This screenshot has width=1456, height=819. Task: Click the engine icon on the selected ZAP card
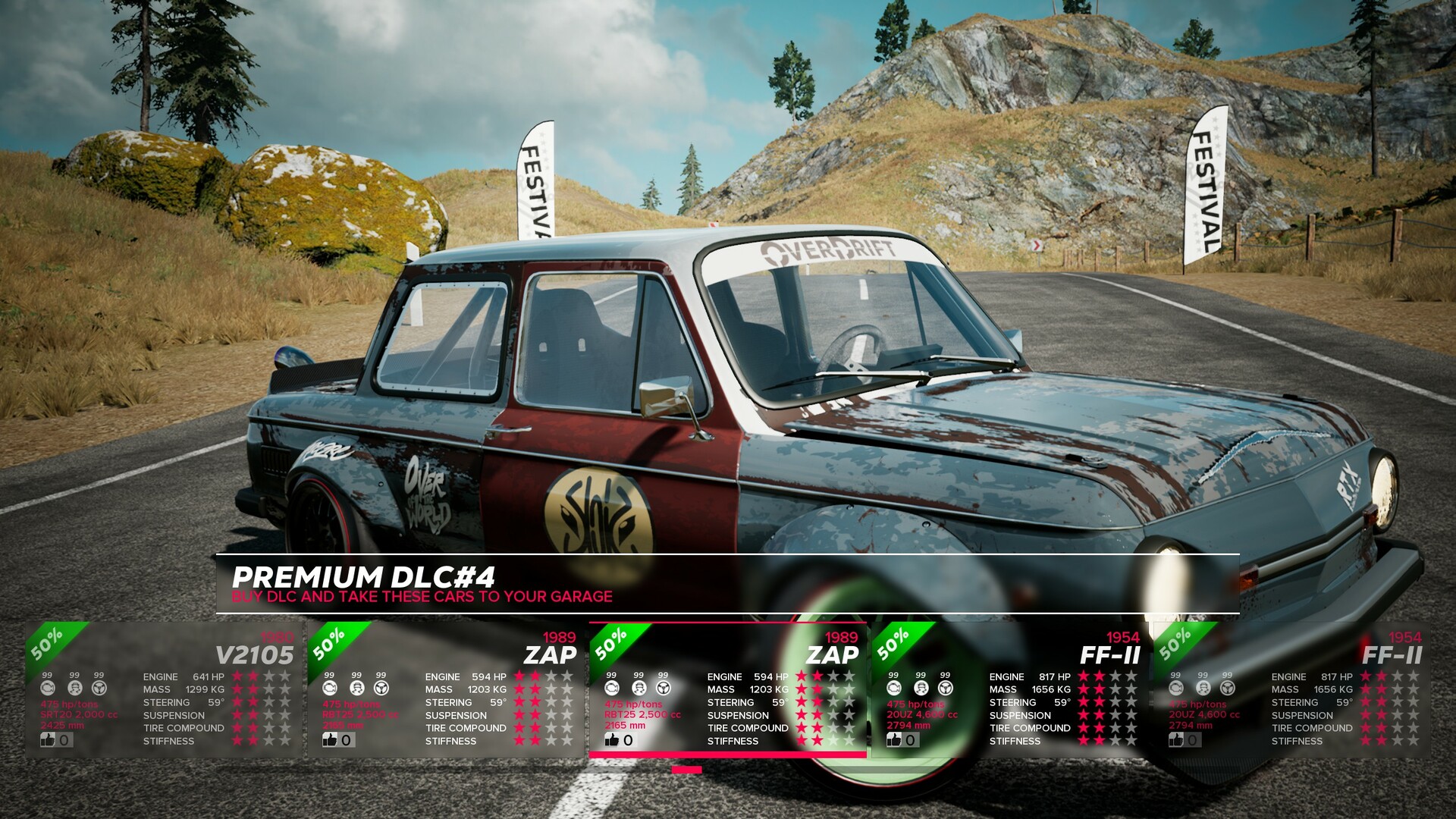(x=611, y=689)
